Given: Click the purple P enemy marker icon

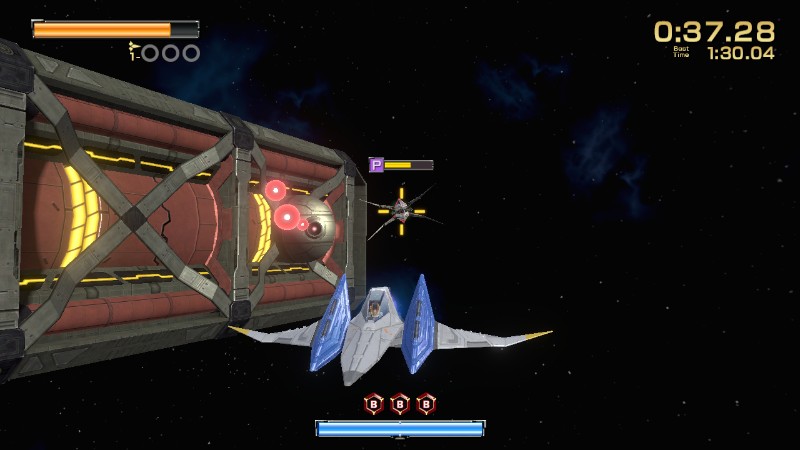Looking at the screenshot, I should tap(377, 165).
